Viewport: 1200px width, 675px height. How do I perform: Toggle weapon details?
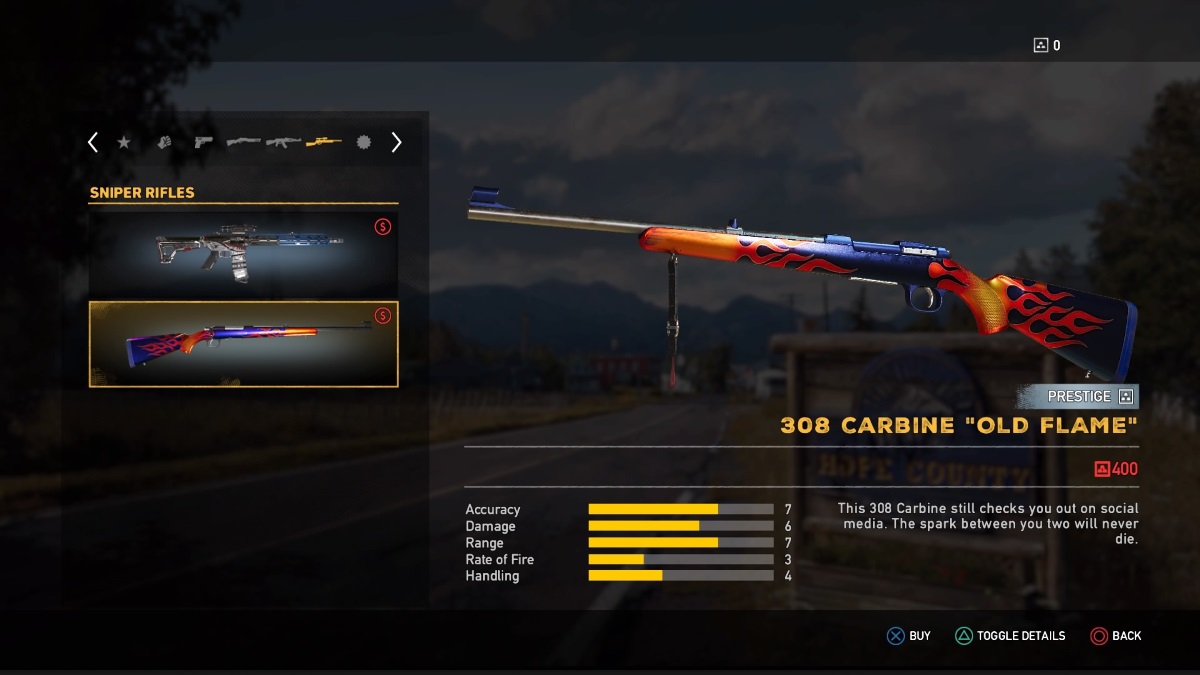tap(1010, 636)
